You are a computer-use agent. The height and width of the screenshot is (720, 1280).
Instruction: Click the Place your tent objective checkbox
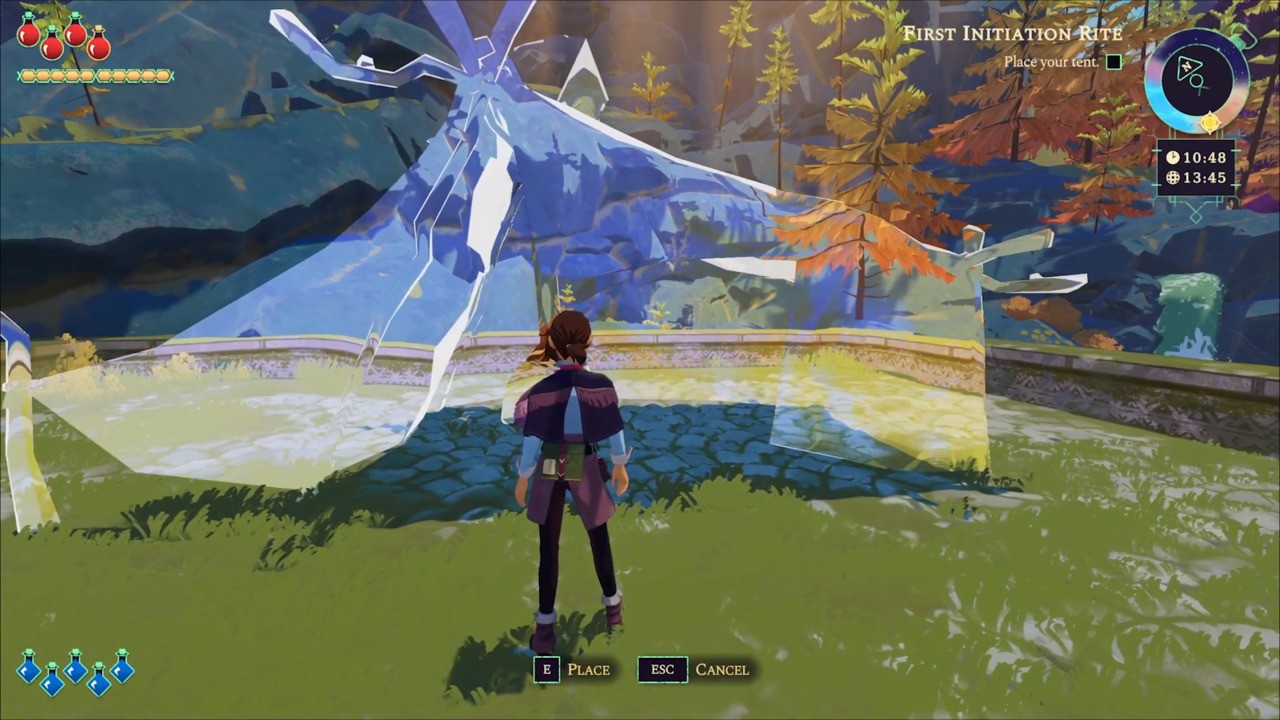pyautogui.click(x=1113, y=62)
